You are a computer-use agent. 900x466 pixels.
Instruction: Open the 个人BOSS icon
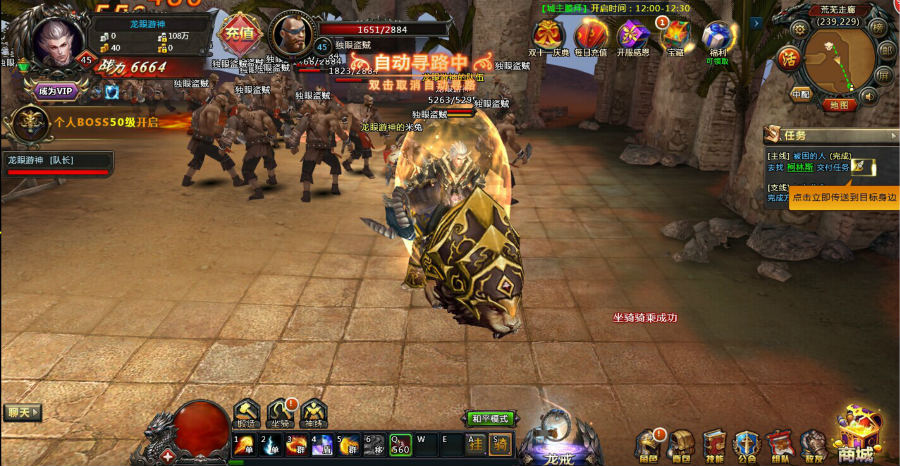point(26,123)
